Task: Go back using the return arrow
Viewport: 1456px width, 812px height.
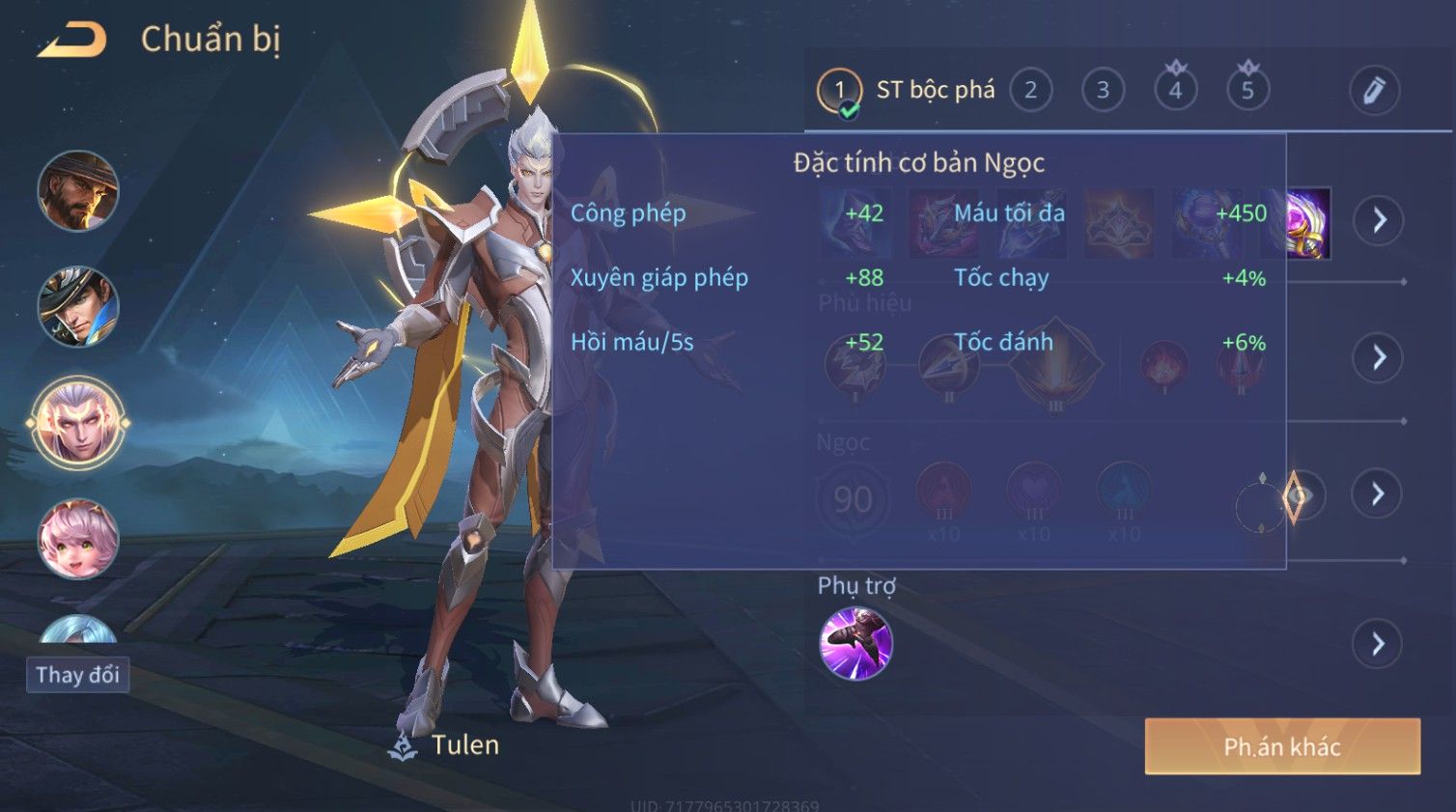Action: [71, 41]
